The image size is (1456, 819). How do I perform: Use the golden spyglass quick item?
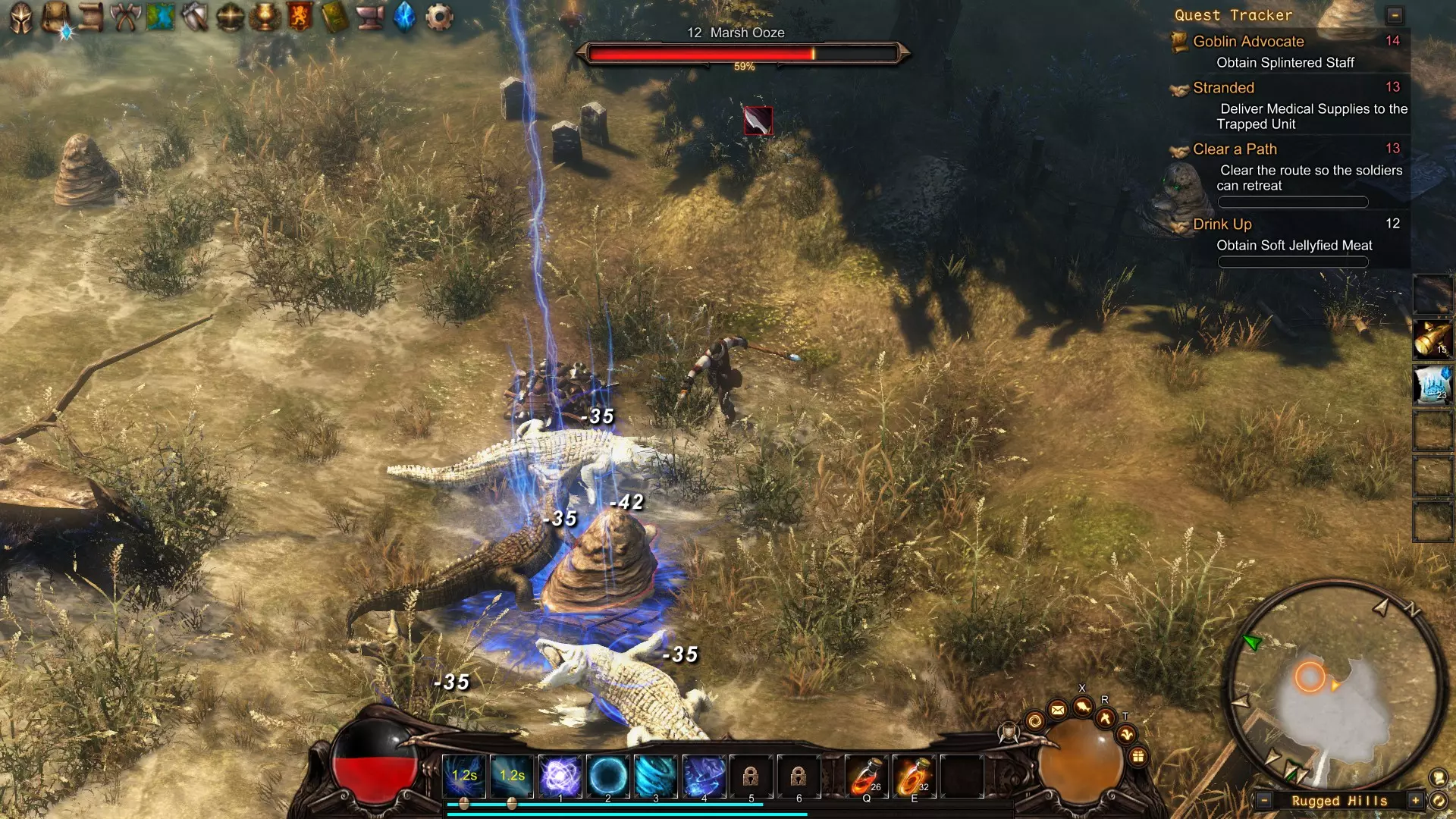pyautogui.click(x=1432, y=338)
